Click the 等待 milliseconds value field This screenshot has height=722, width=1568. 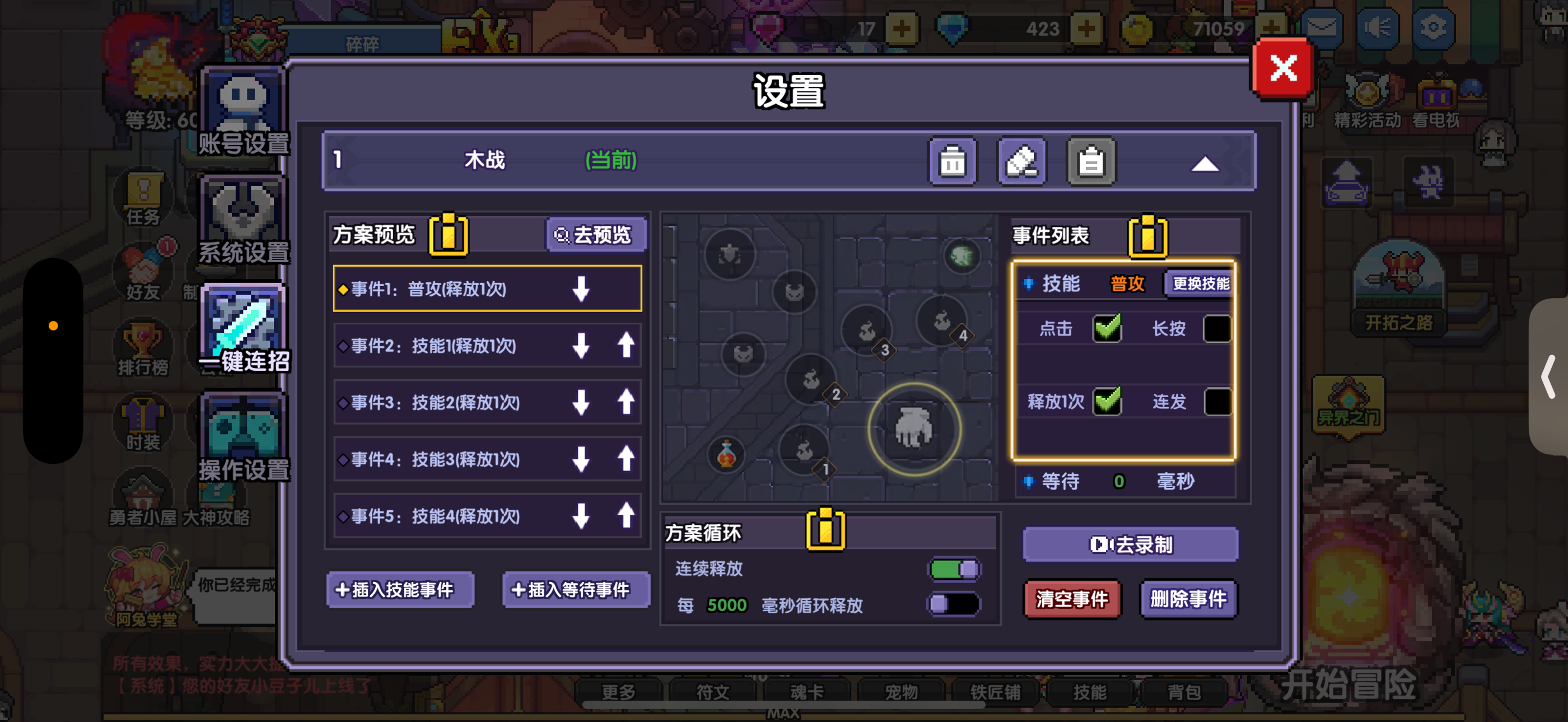click(x=1120, y=482)
